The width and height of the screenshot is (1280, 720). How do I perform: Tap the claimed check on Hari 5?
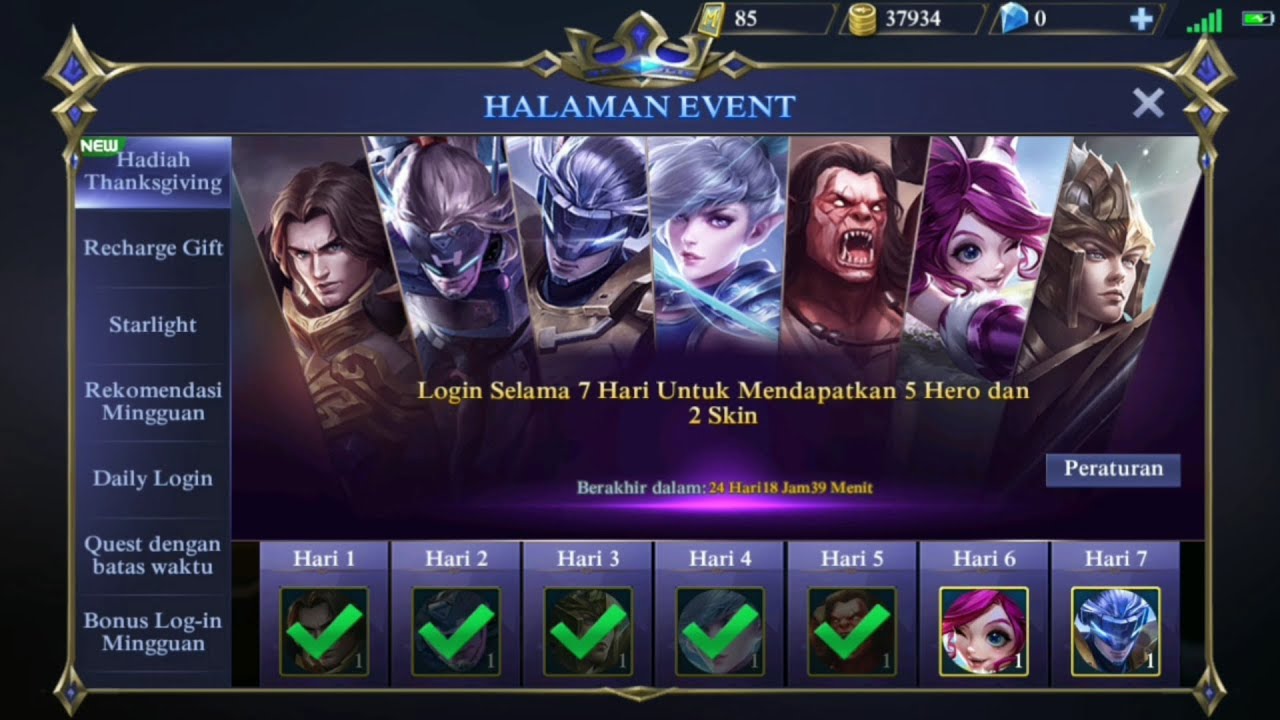tap(851, 630)
